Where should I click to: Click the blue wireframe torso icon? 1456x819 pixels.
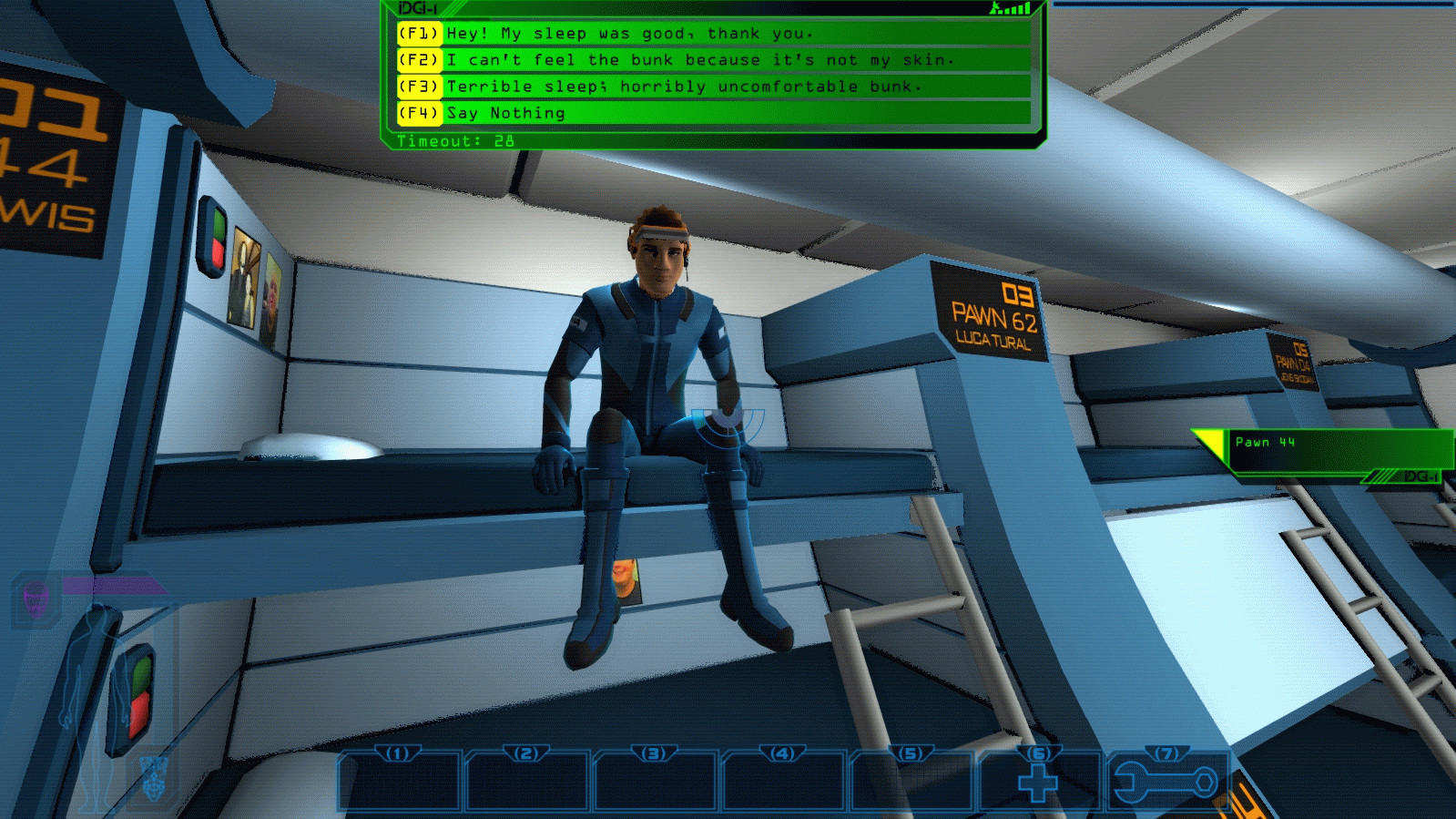click(x=156, y=777)
